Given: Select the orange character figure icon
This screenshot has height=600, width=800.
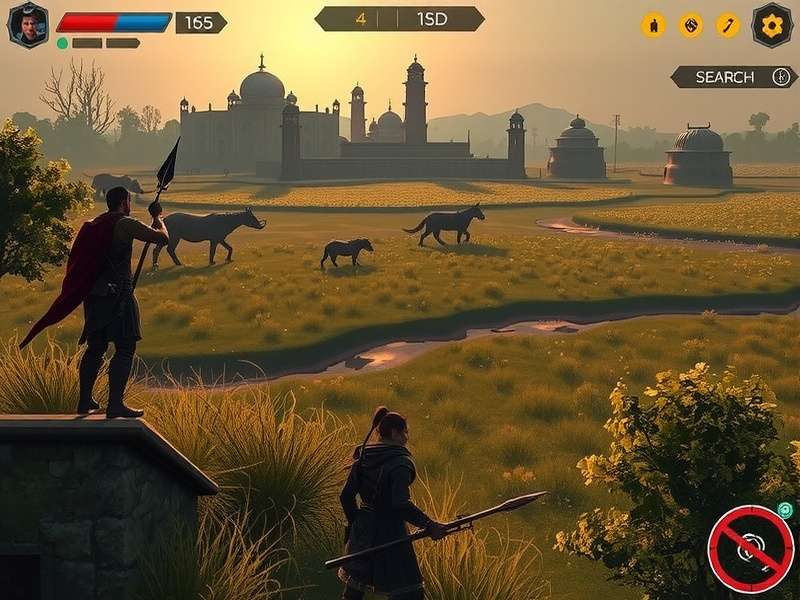Looking at the screenshot, I should pos(653,25).
